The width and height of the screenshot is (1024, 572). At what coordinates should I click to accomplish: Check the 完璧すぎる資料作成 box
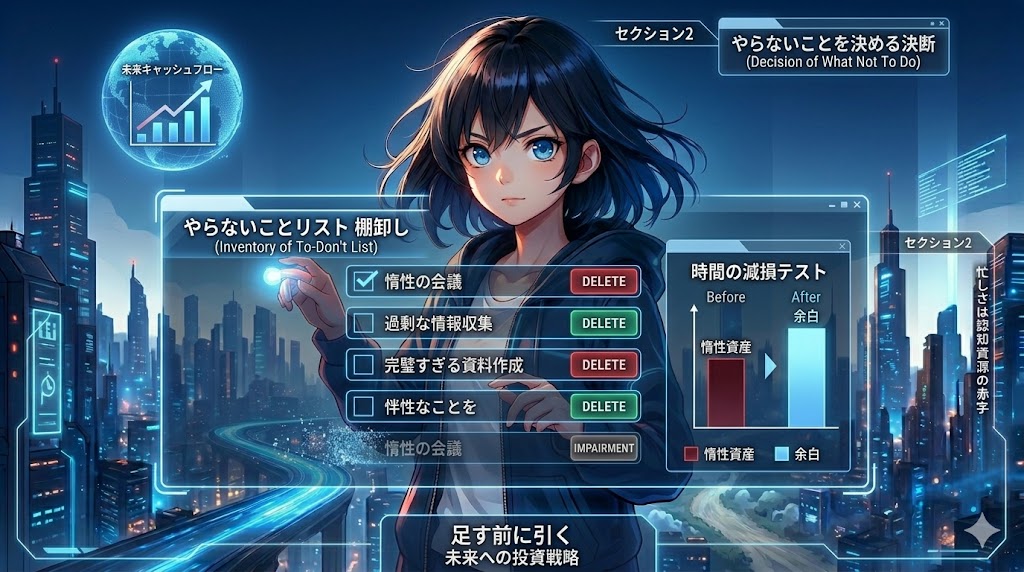tap(365, 365)
